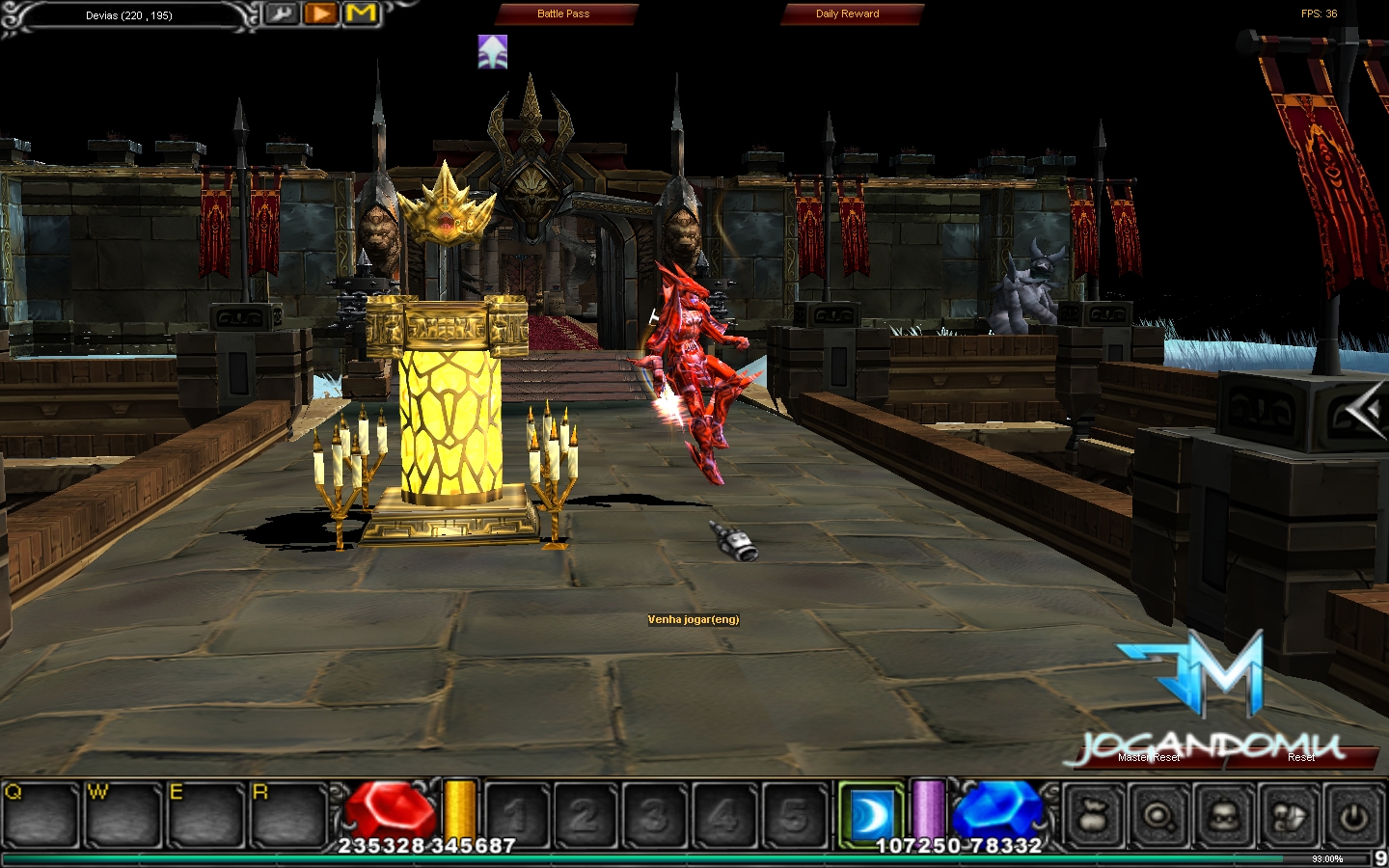Select the purple arrow buff icon
The image size is (1389, 868).
pyautogui.click(x=493, y=52)
